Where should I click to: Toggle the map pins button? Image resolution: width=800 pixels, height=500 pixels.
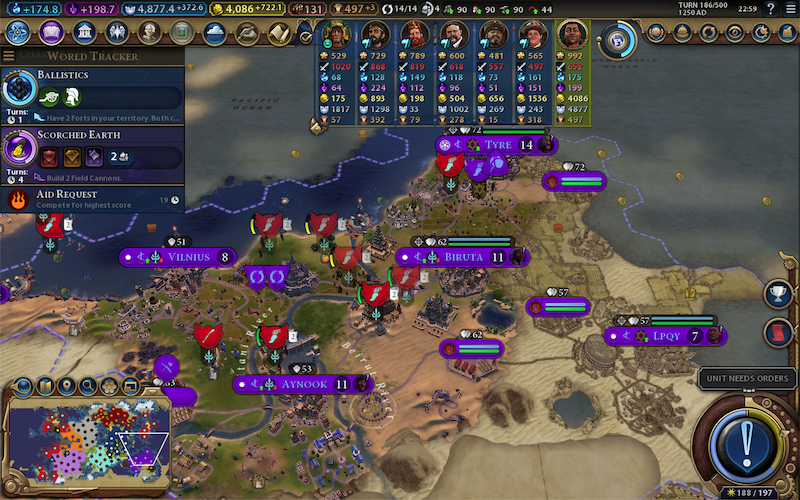click(68, 386)
